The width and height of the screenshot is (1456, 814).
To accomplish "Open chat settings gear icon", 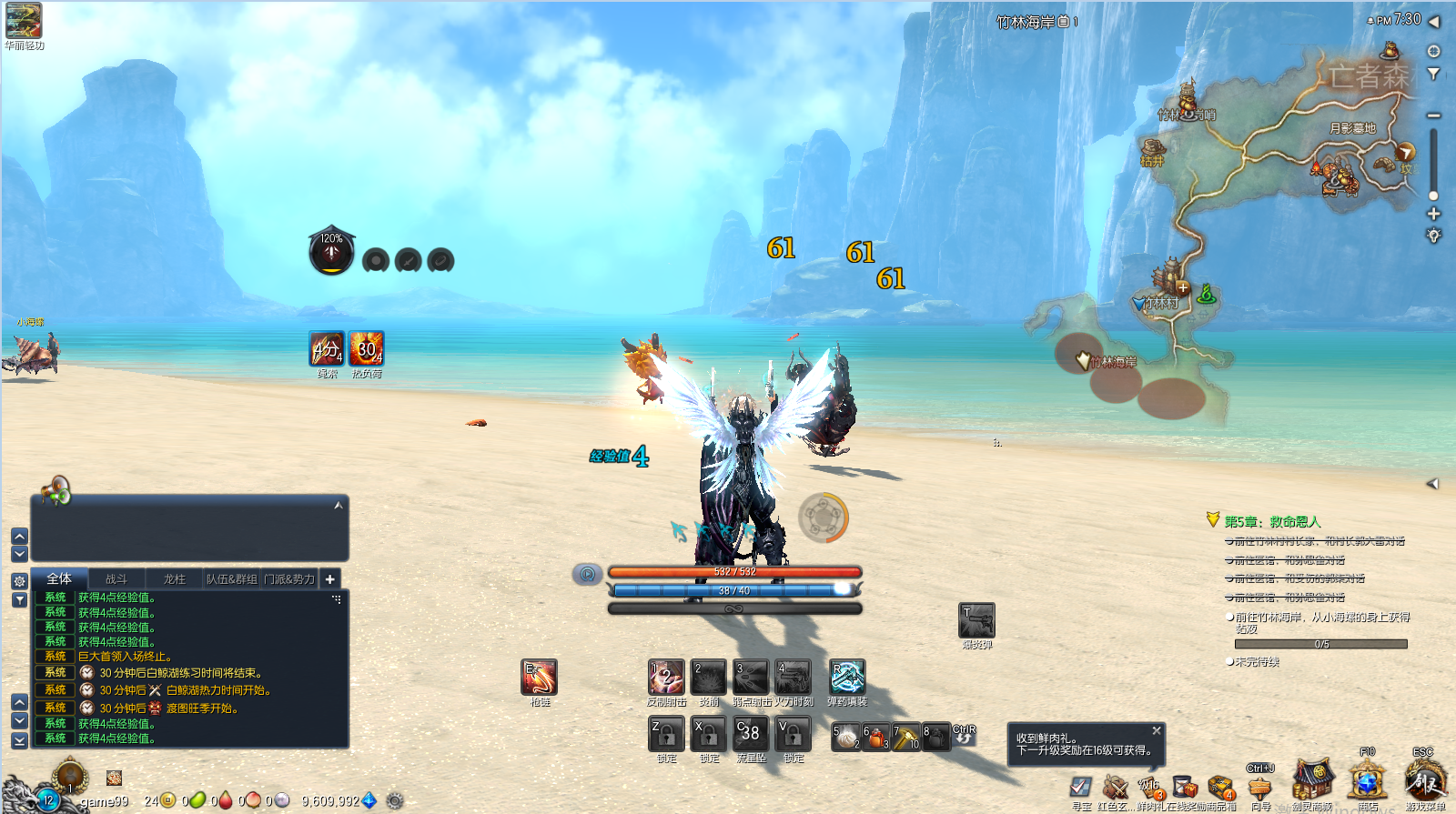I will pyautogui.click(x=19, y=580).
